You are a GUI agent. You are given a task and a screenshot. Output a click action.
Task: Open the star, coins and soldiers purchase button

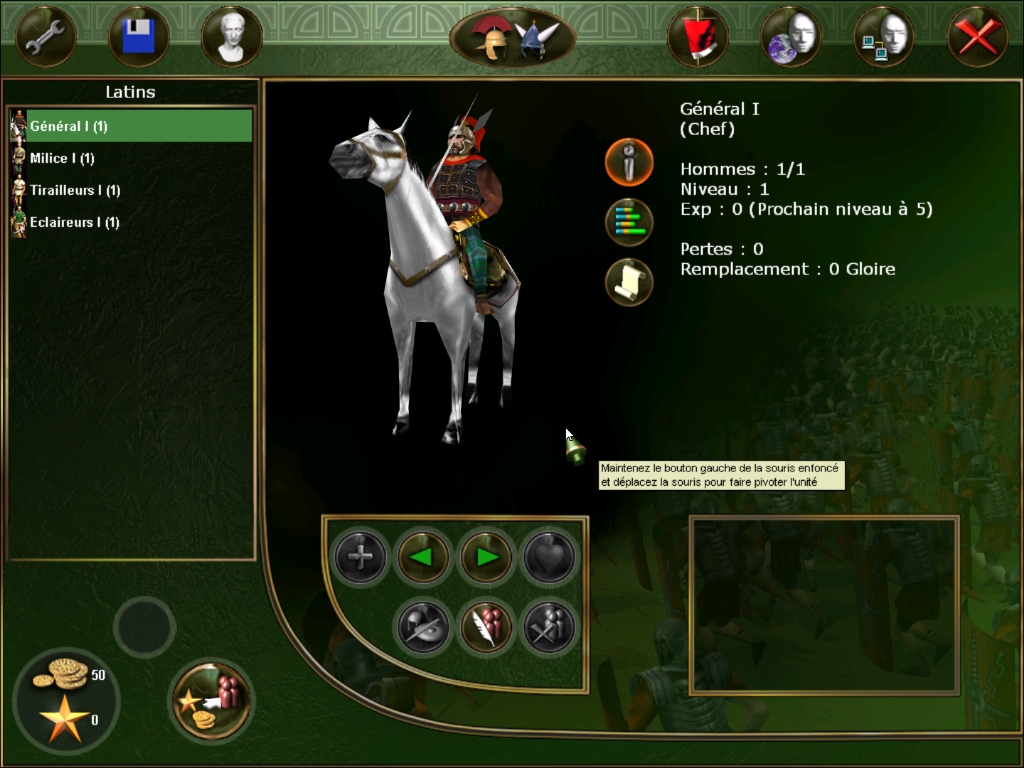[212, 699]
